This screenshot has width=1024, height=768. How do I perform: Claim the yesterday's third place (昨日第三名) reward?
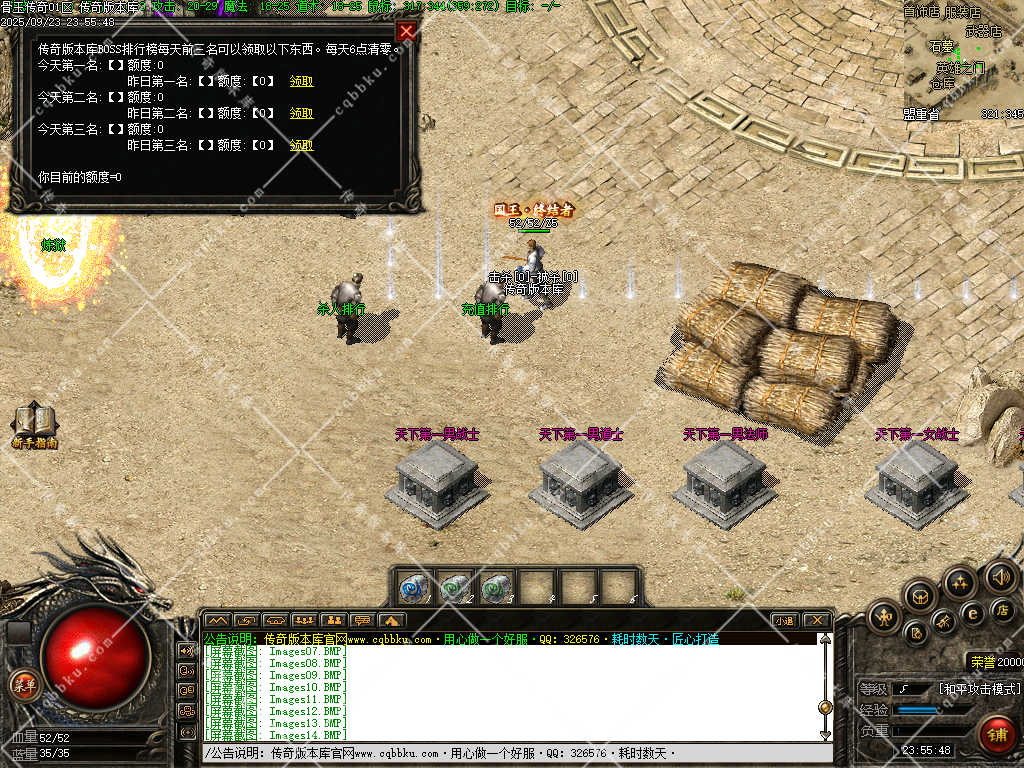pos(301,145)
